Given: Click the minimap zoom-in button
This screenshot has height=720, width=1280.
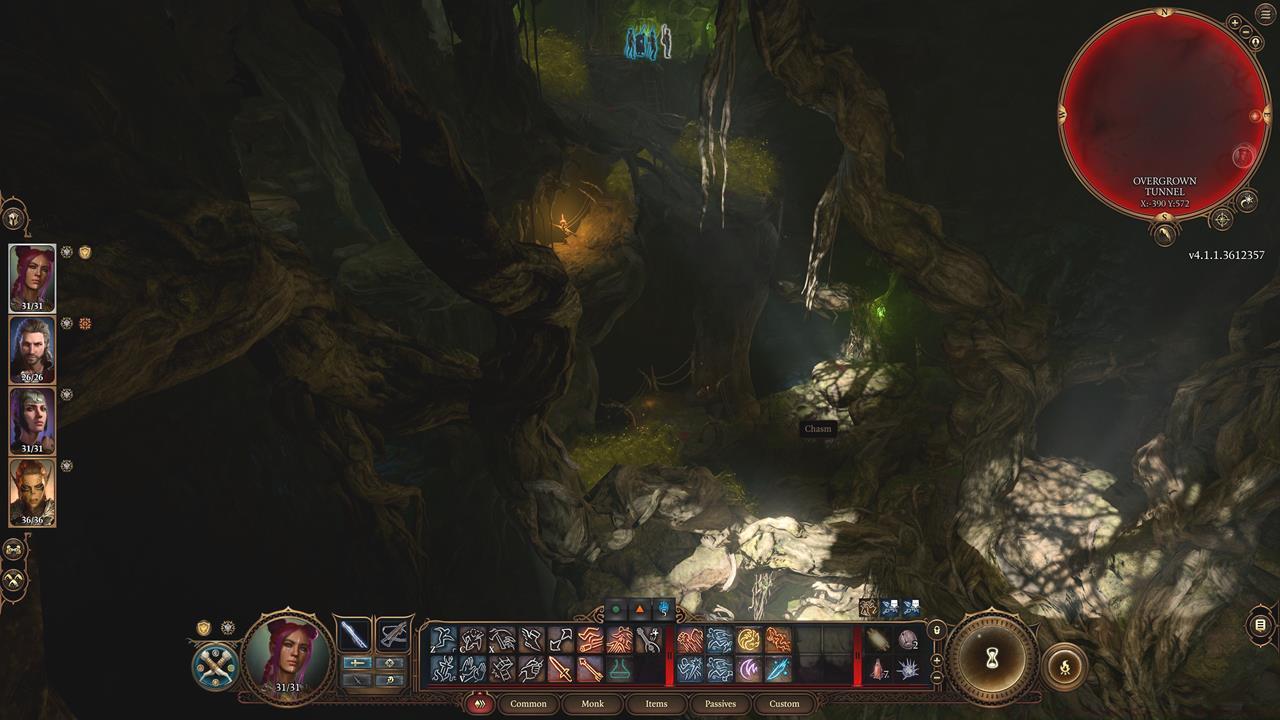Looking at the screenshot, I should point(1234,24).
